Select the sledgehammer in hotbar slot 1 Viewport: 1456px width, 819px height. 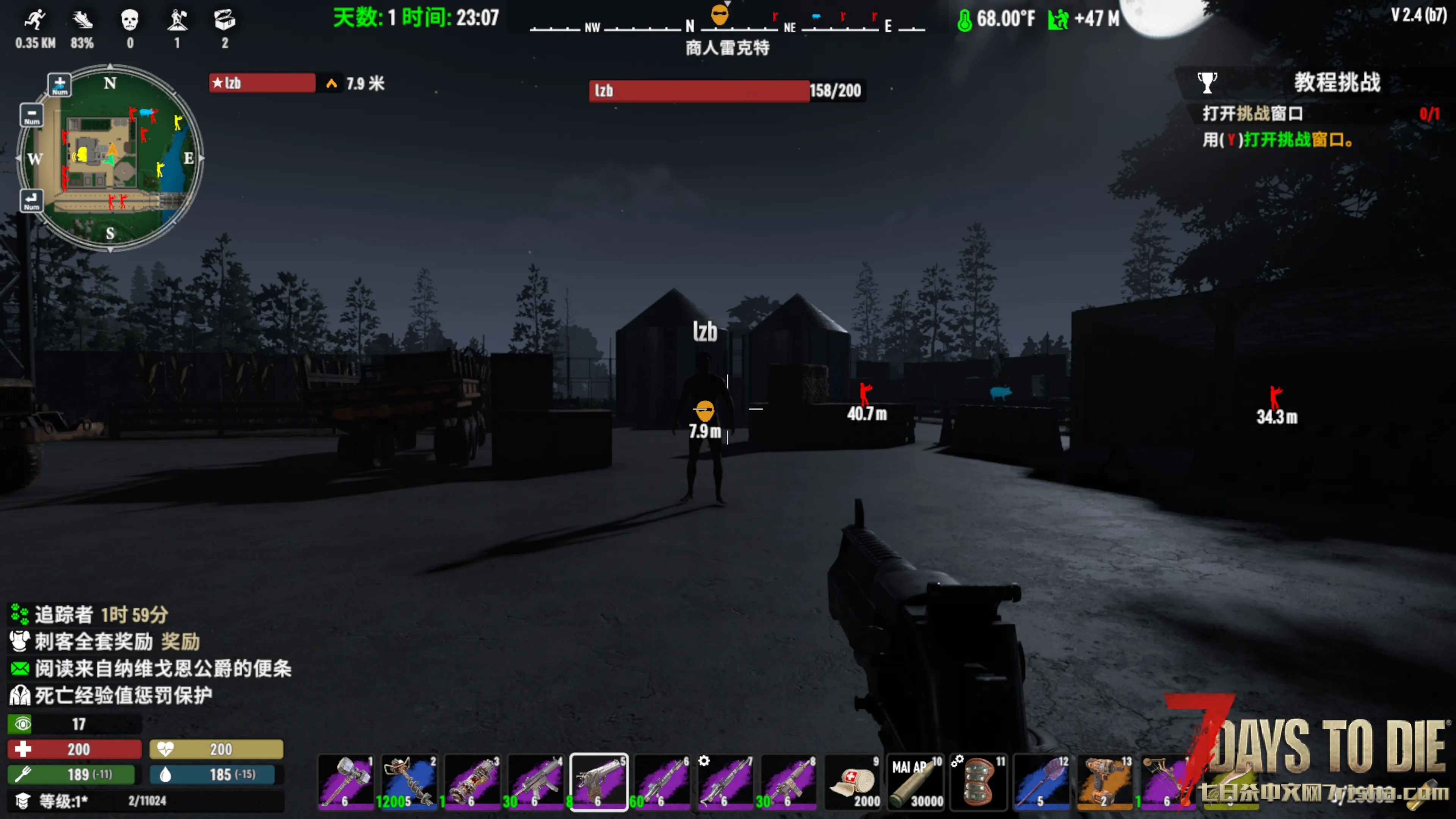coord(347,782)
